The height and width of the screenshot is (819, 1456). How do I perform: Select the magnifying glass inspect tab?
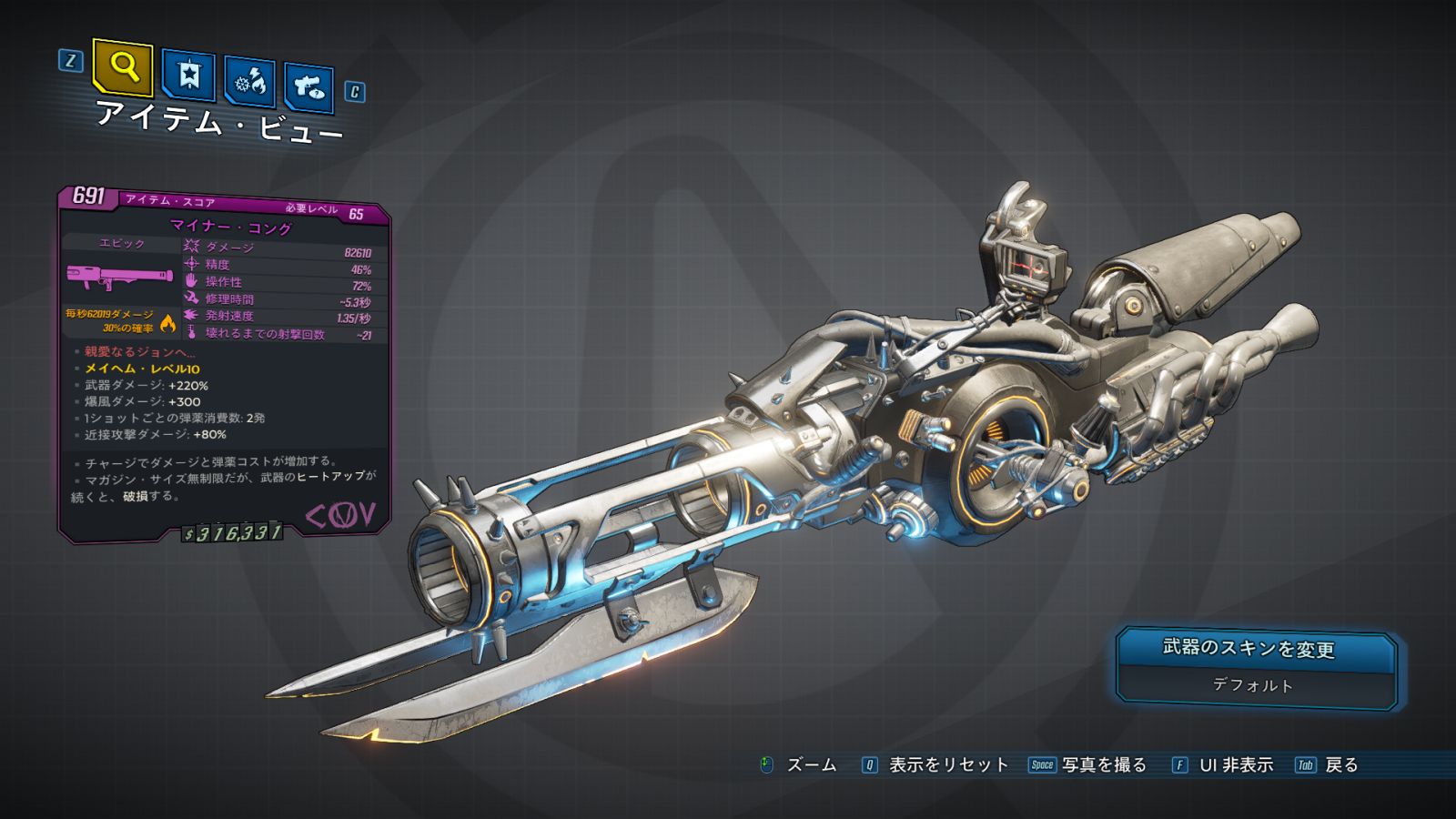123,66
